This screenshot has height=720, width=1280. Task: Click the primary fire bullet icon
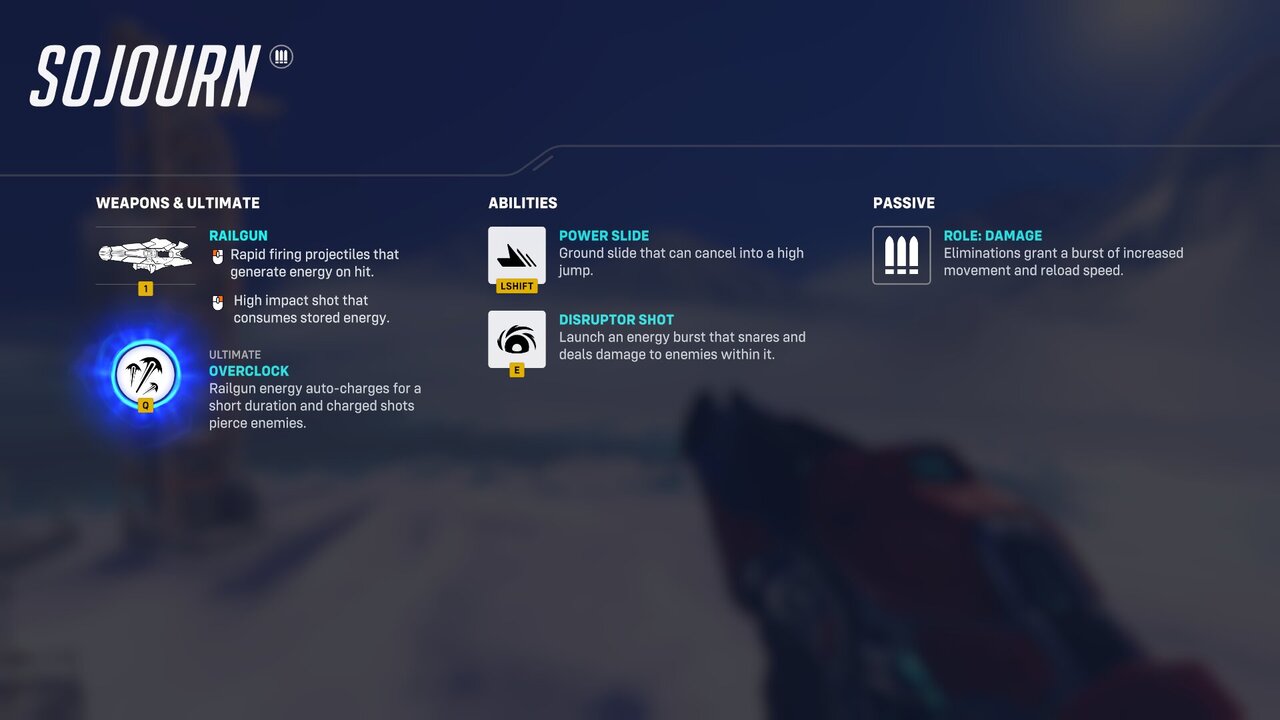click(218, 255)
